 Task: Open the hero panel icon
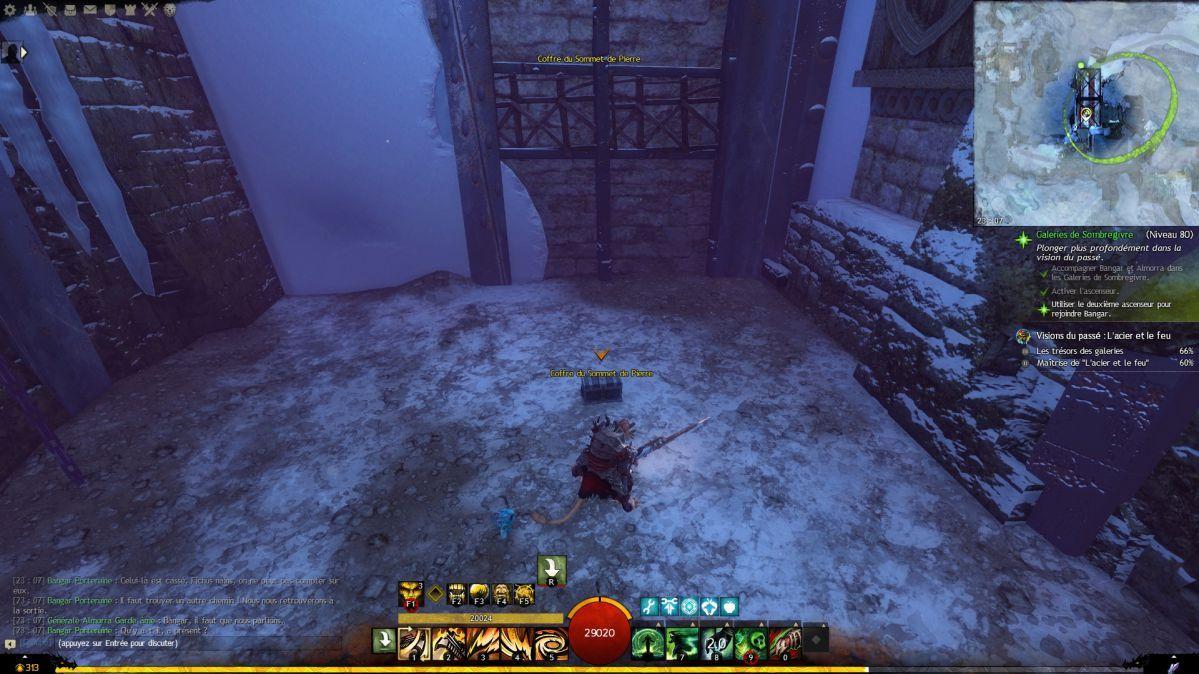coord(49,9)
